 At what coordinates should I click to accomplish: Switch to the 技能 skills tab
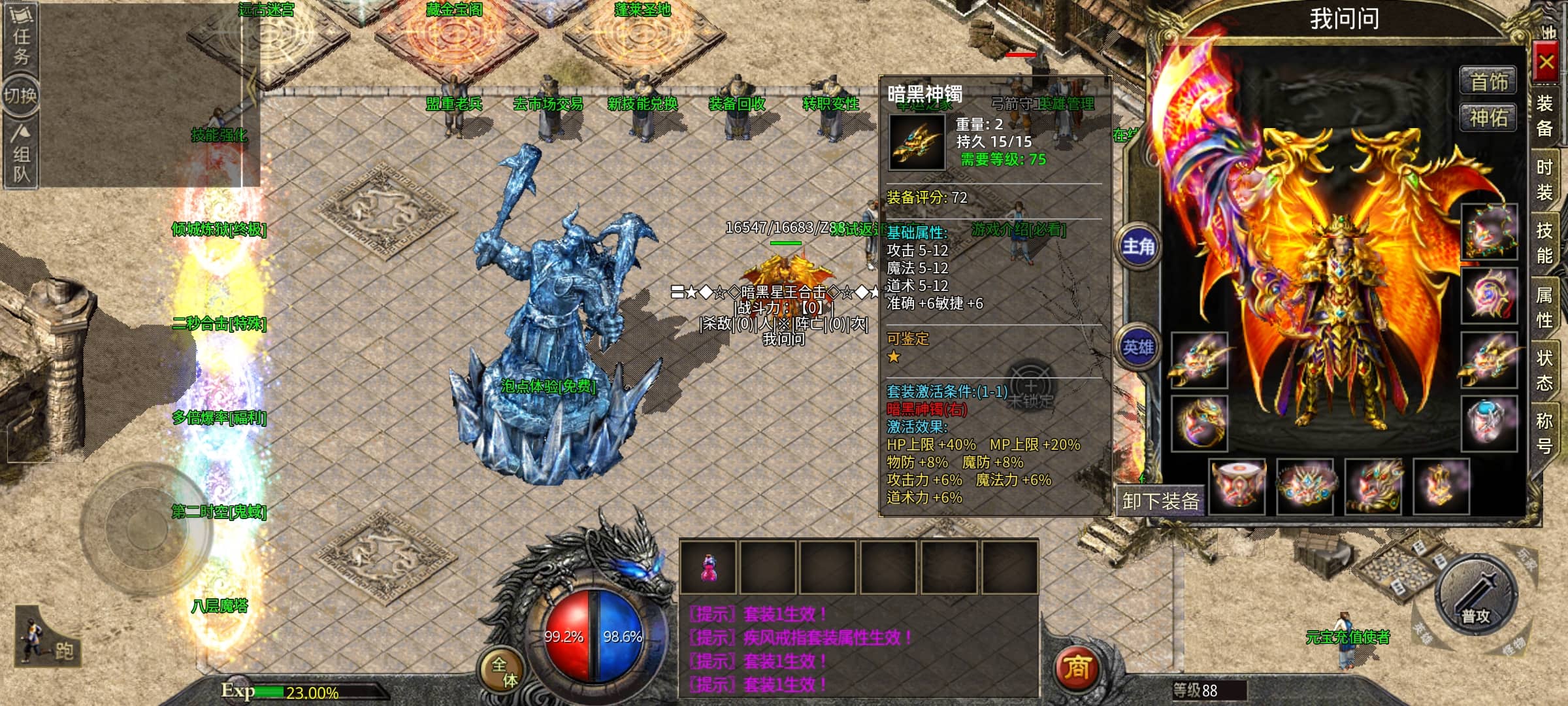(1544, 243)
